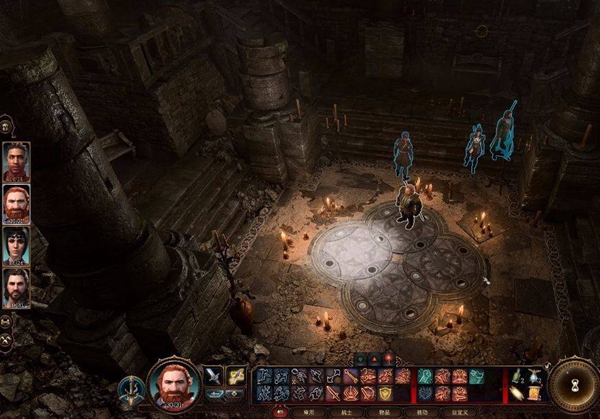
Task: Select the melee weapon slot beside the portrait
Action: 214,376
